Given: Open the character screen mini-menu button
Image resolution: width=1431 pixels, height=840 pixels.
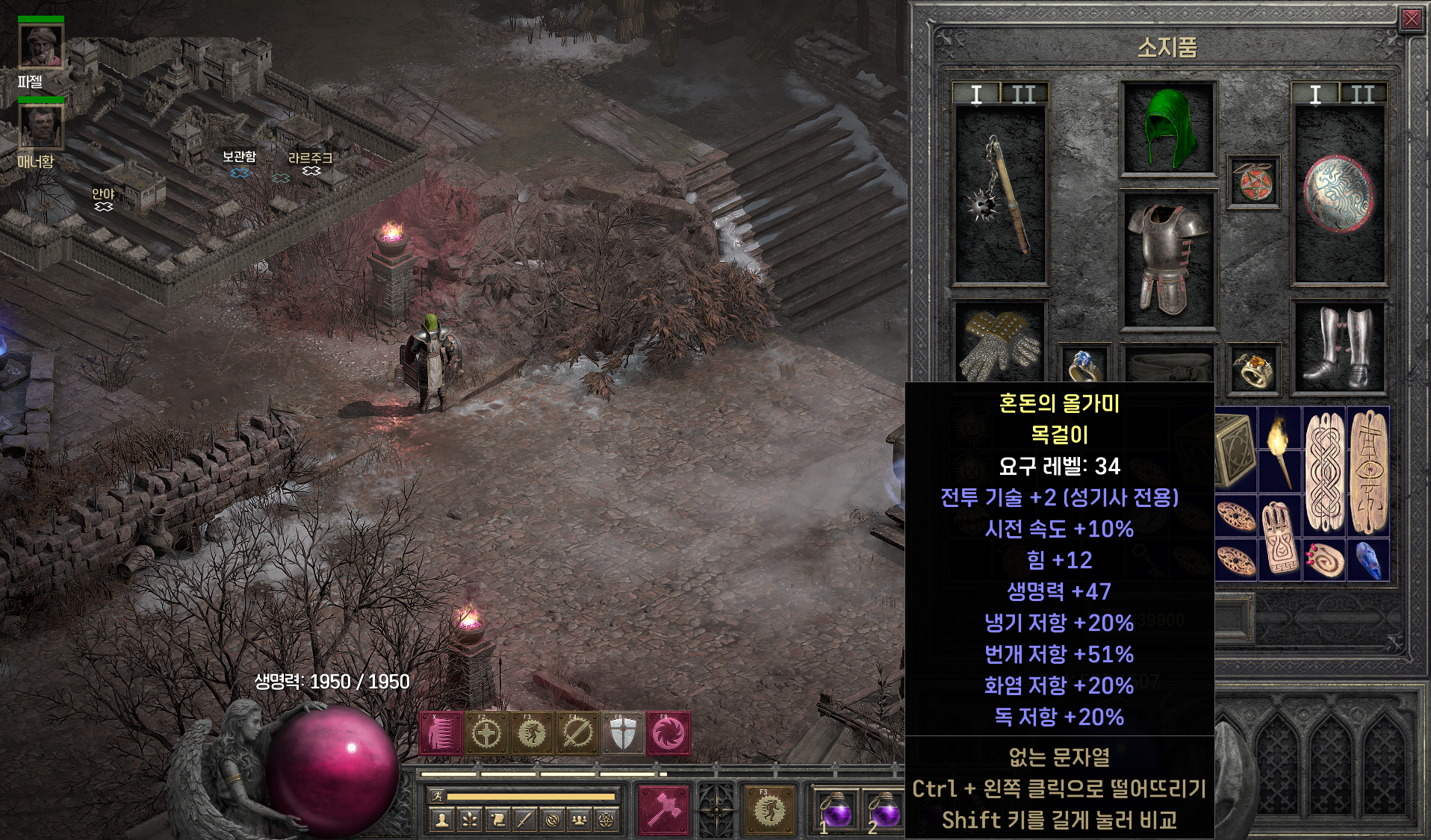Looking at the screenshot, I should (442, 821).
